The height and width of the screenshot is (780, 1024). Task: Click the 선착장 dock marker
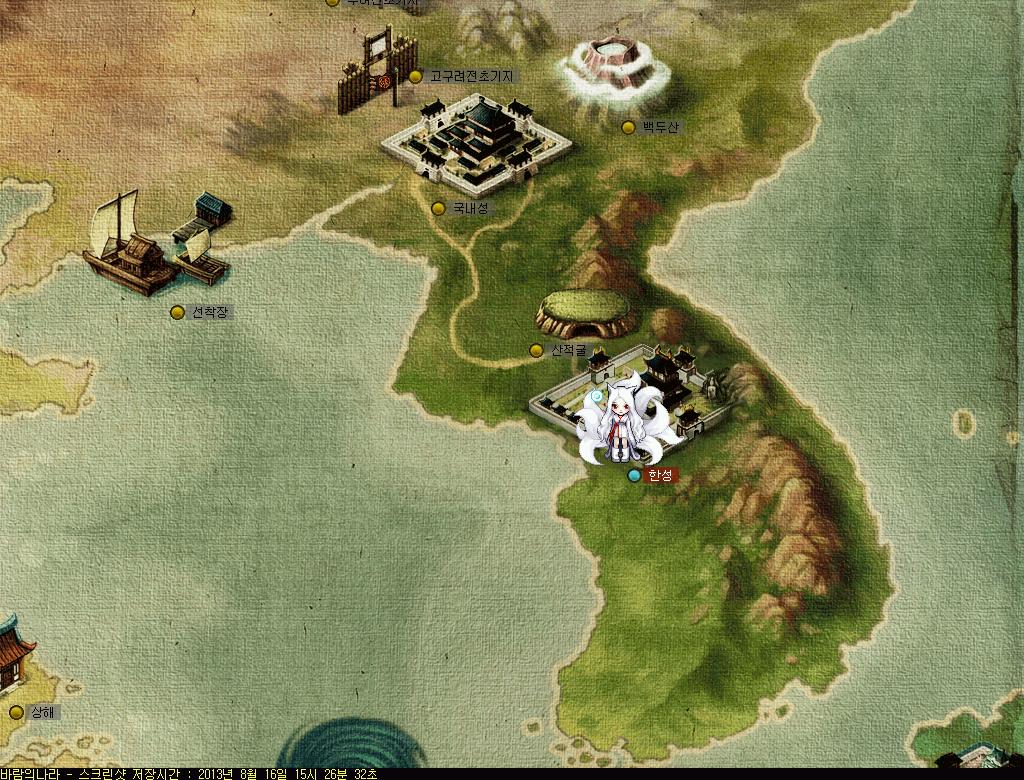177,312
